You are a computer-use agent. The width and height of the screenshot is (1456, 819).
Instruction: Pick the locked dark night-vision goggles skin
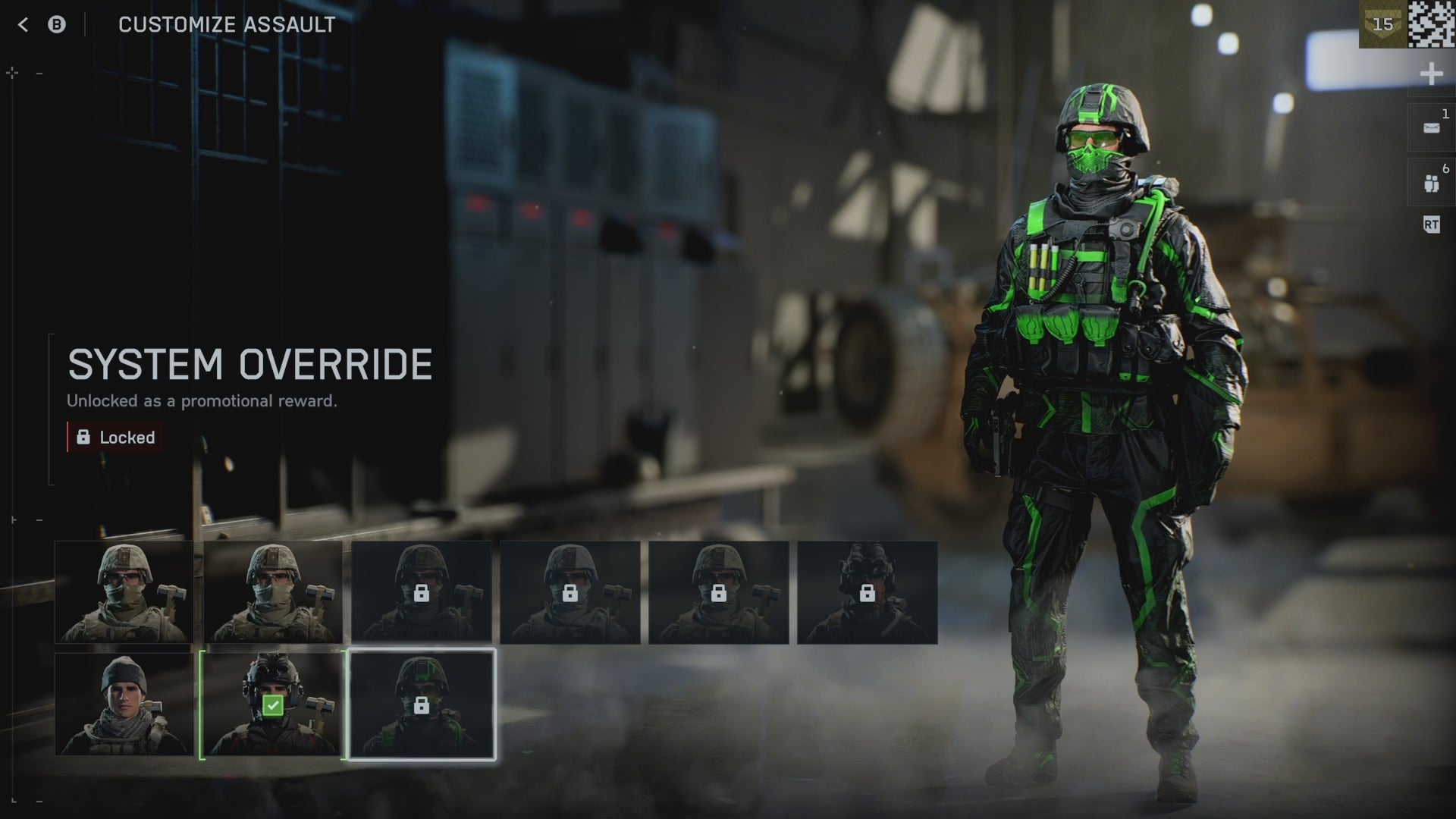click(x=867, y=592)
